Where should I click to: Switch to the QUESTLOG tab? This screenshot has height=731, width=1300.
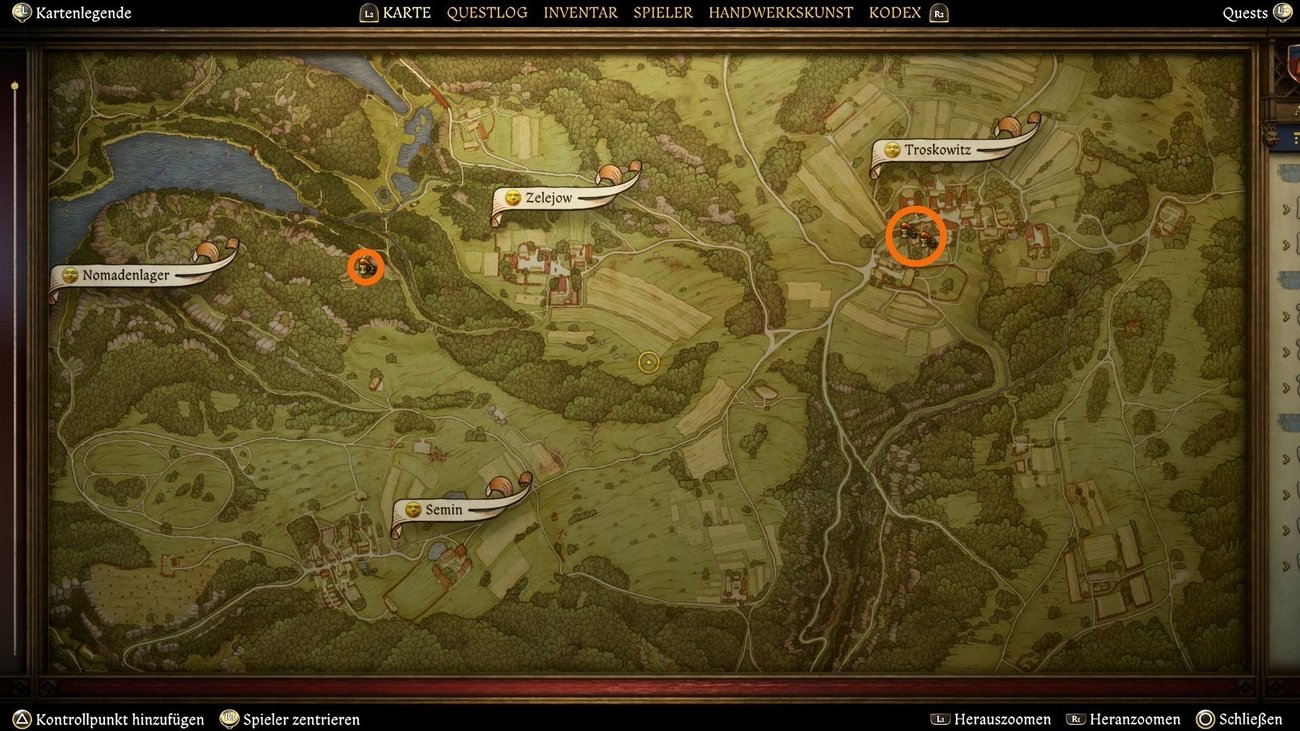487,12
